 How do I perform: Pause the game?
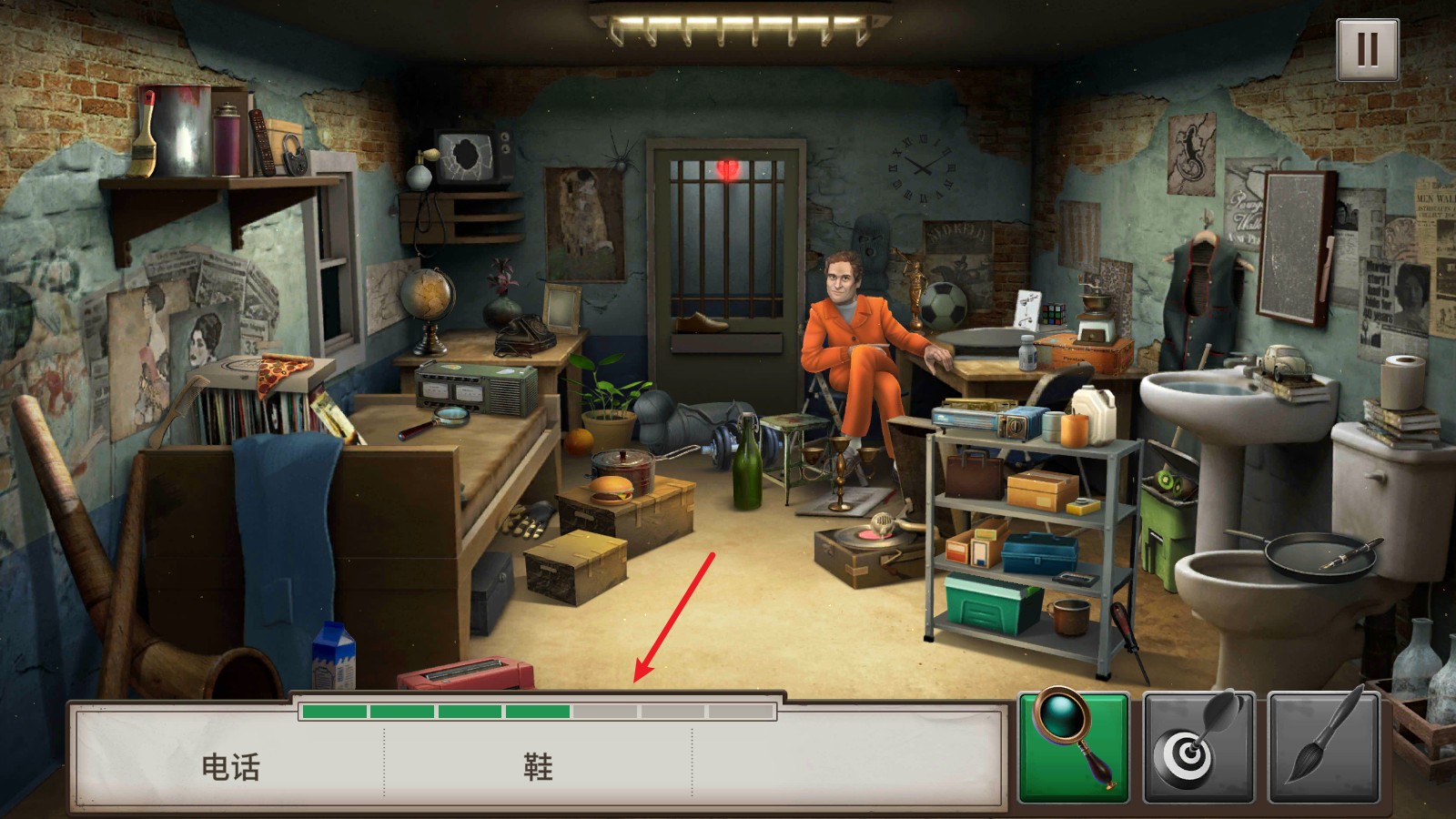(1367, 49)
